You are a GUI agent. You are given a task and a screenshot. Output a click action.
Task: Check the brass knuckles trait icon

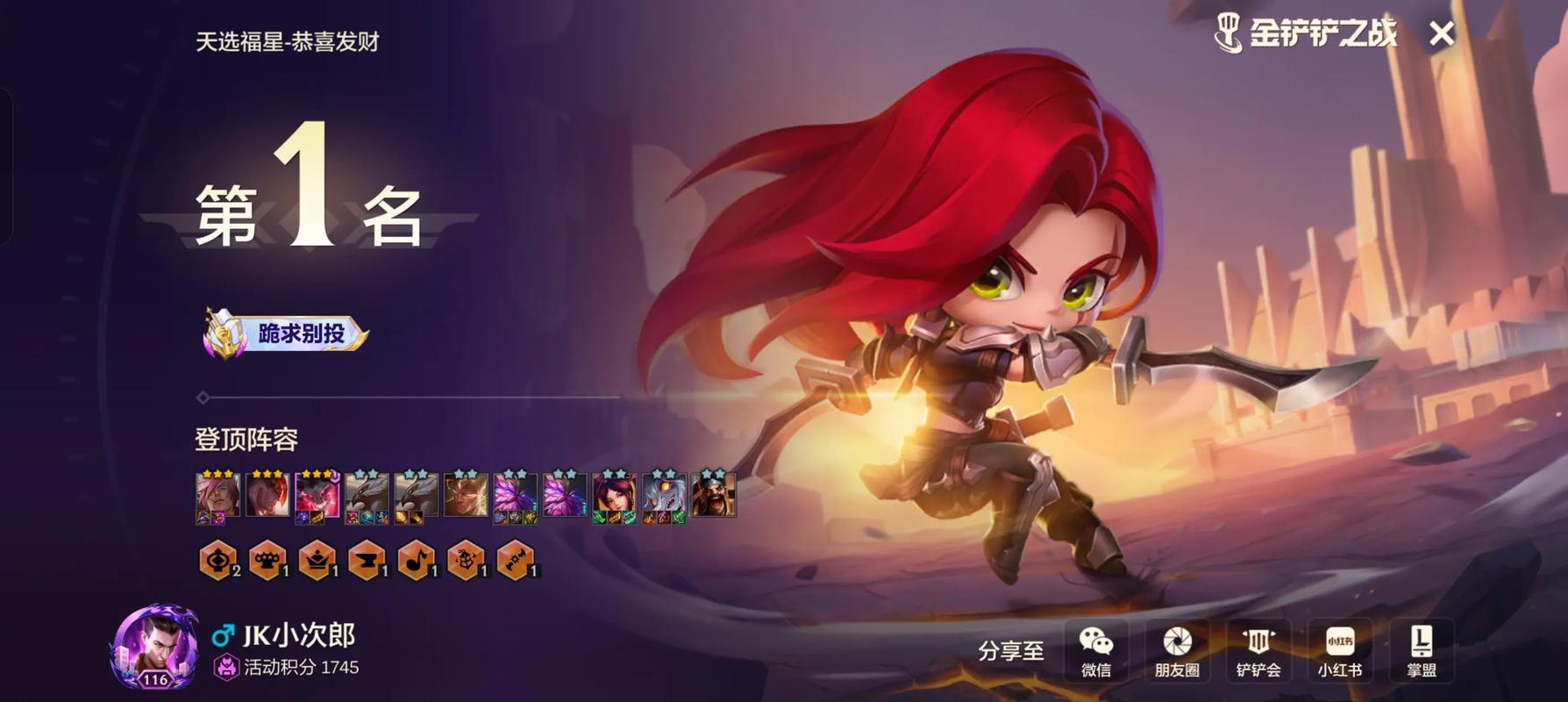pyautogui.click(x=267, y=560)
